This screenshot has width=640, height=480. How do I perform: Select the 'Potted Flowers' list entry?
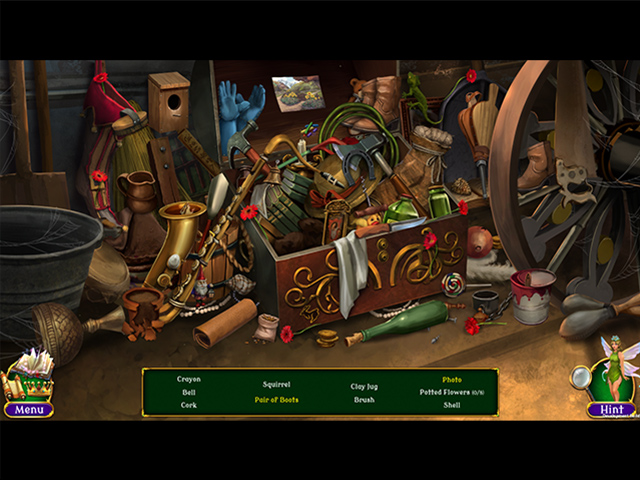coord(448,392)
